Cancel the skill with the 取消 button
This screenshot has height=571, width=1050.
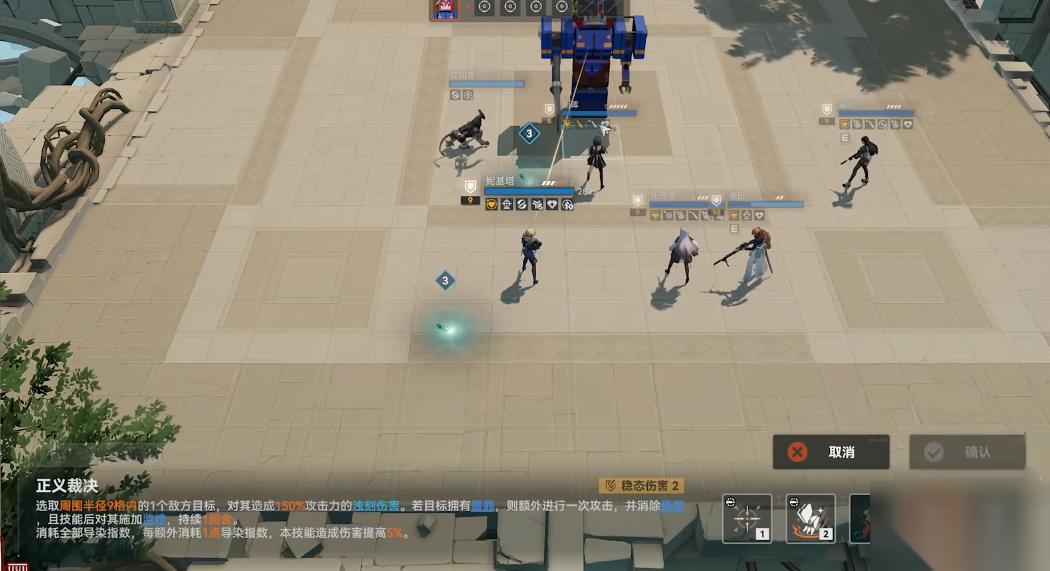[831, 452]
